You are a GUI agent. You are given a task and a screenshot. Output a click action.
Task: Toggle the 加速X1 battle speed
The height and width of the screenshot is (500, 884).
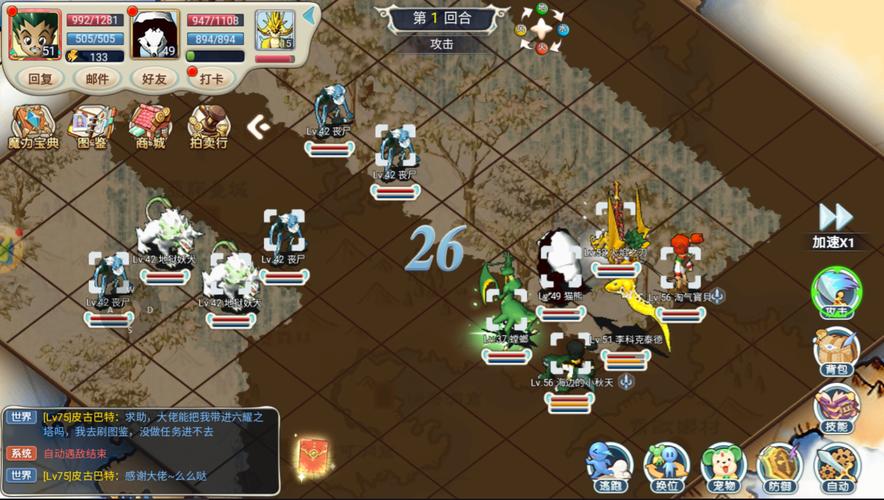coord(836,224)
